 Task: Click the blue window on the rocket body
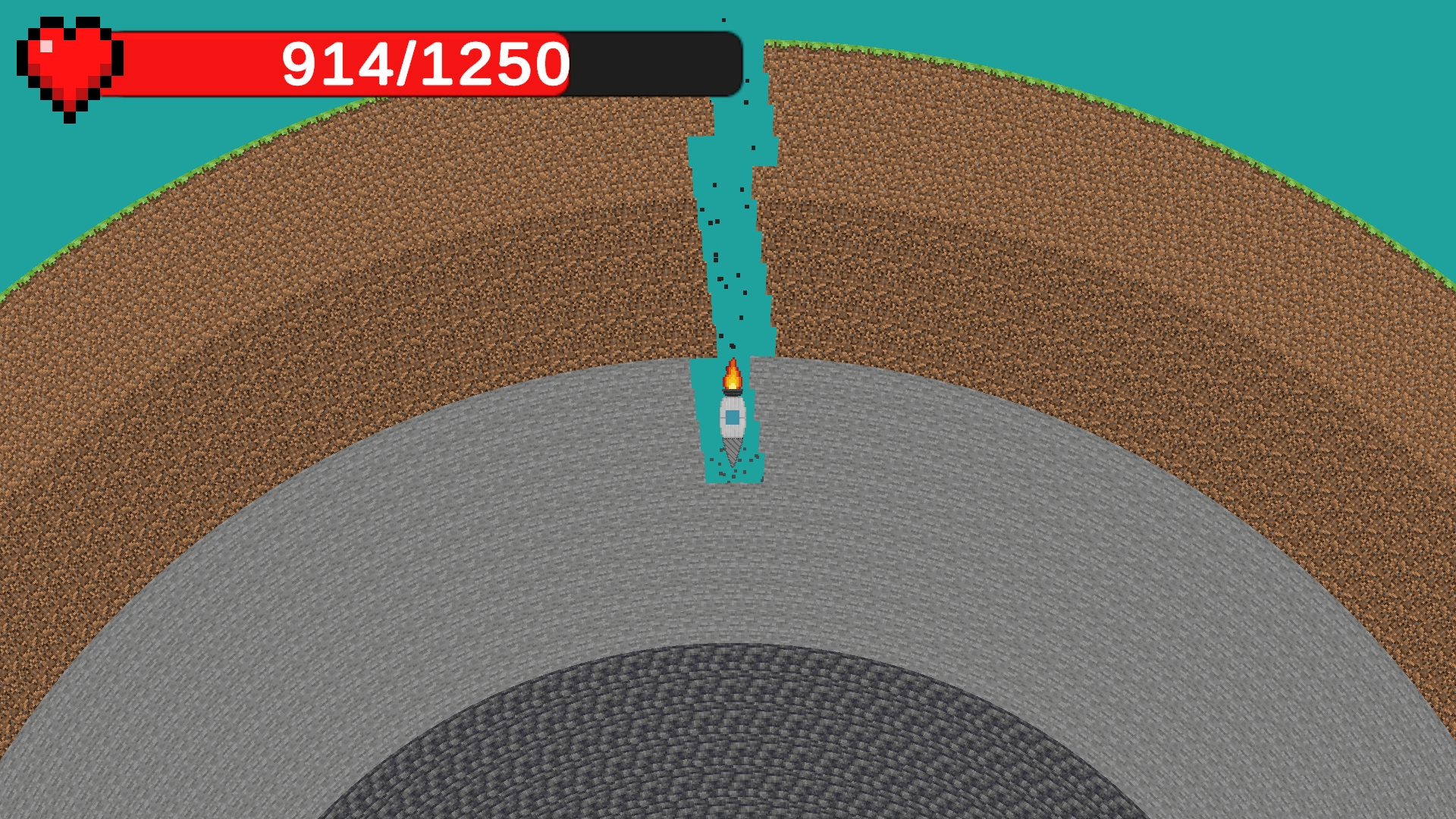(732, 419)
